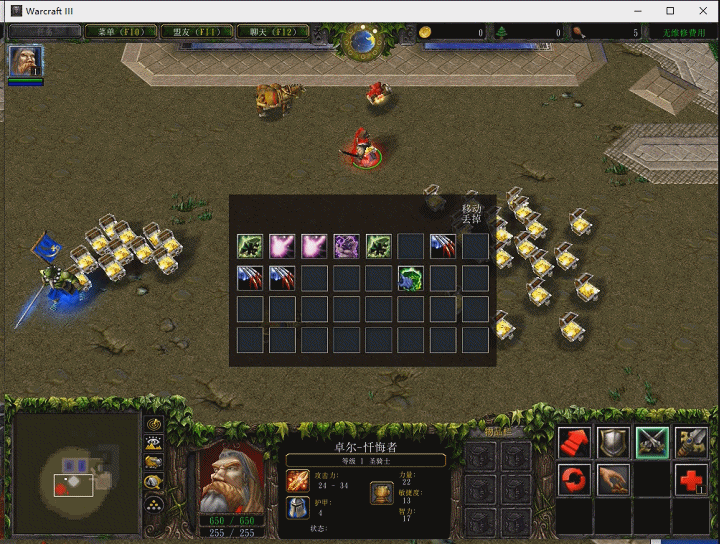
Task: Open the 菜单 (F10) menu
Action: (118, 32)
